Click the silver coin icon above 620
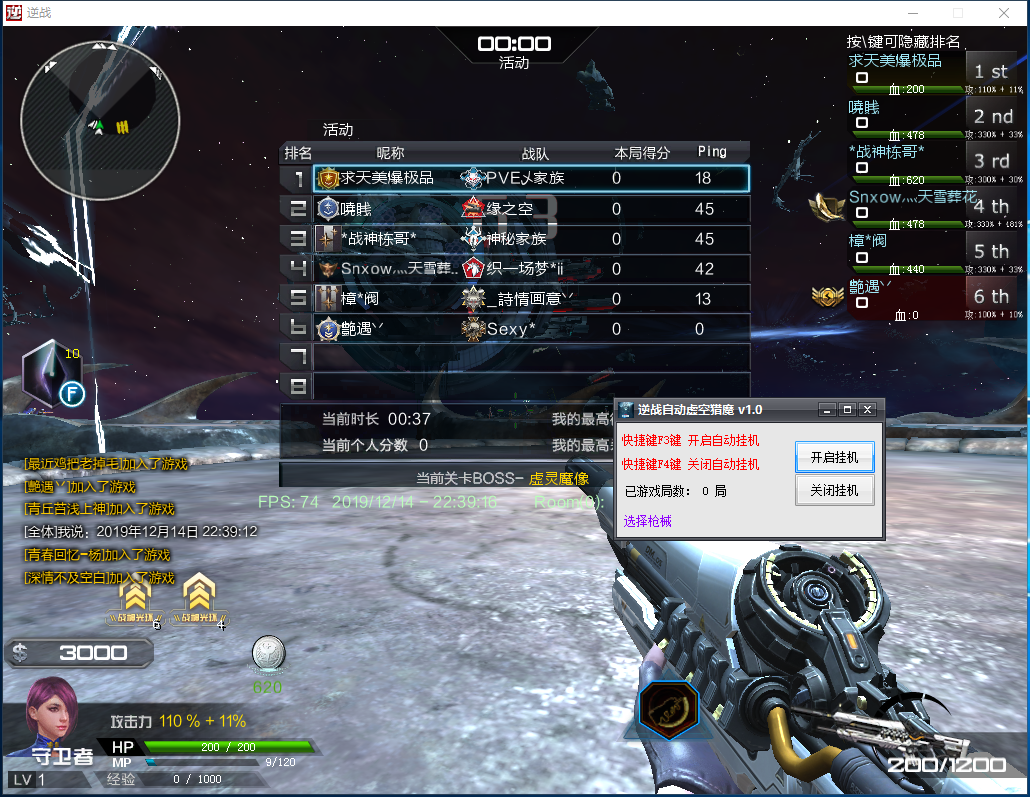Image resolution: width=1030 pixels, height=797 pixels. coord(268,652)
